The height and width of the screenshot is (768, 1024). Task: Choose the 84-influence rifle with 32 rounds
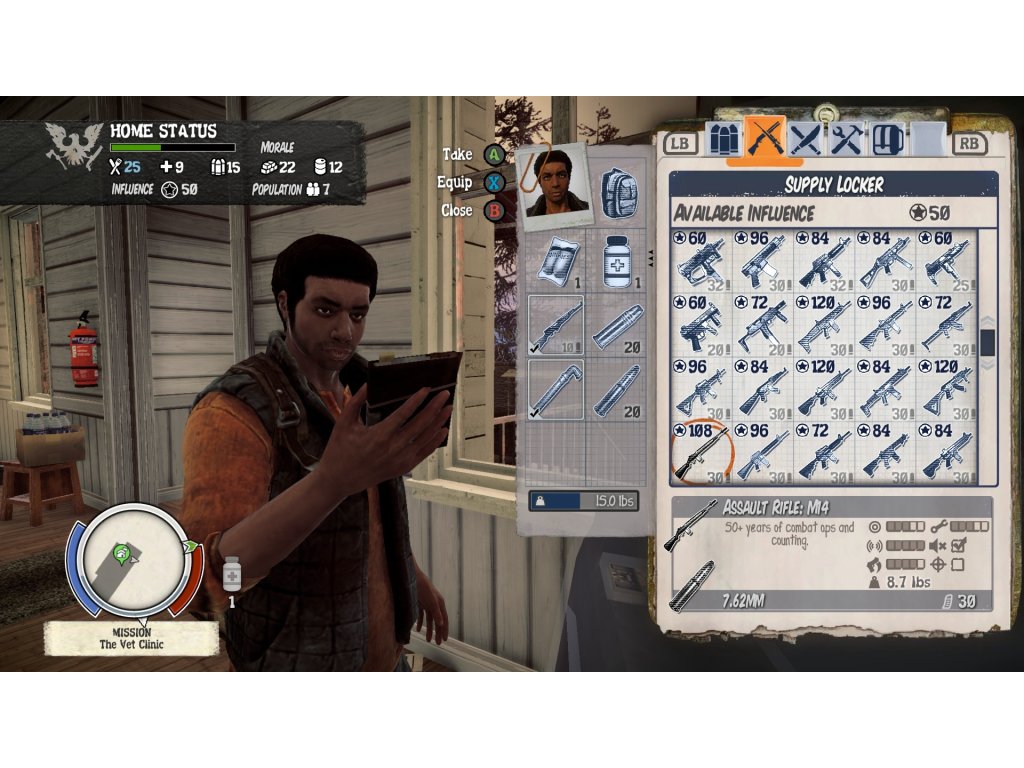tap(824, 260)
